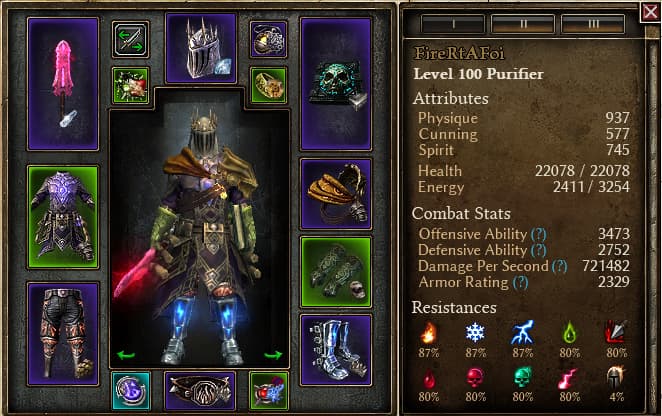The height and width of the screenshot is (416, 662).
Task: Switch to character stats tab II
Action: coord(523,23)
